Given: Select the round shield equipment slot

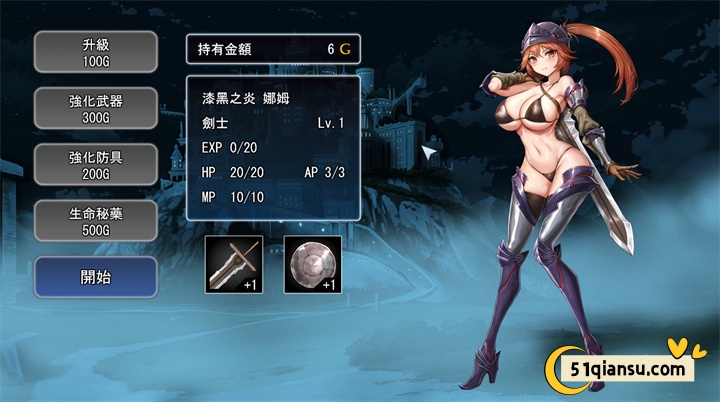Looking at the screenshot, I should point(313,264).
